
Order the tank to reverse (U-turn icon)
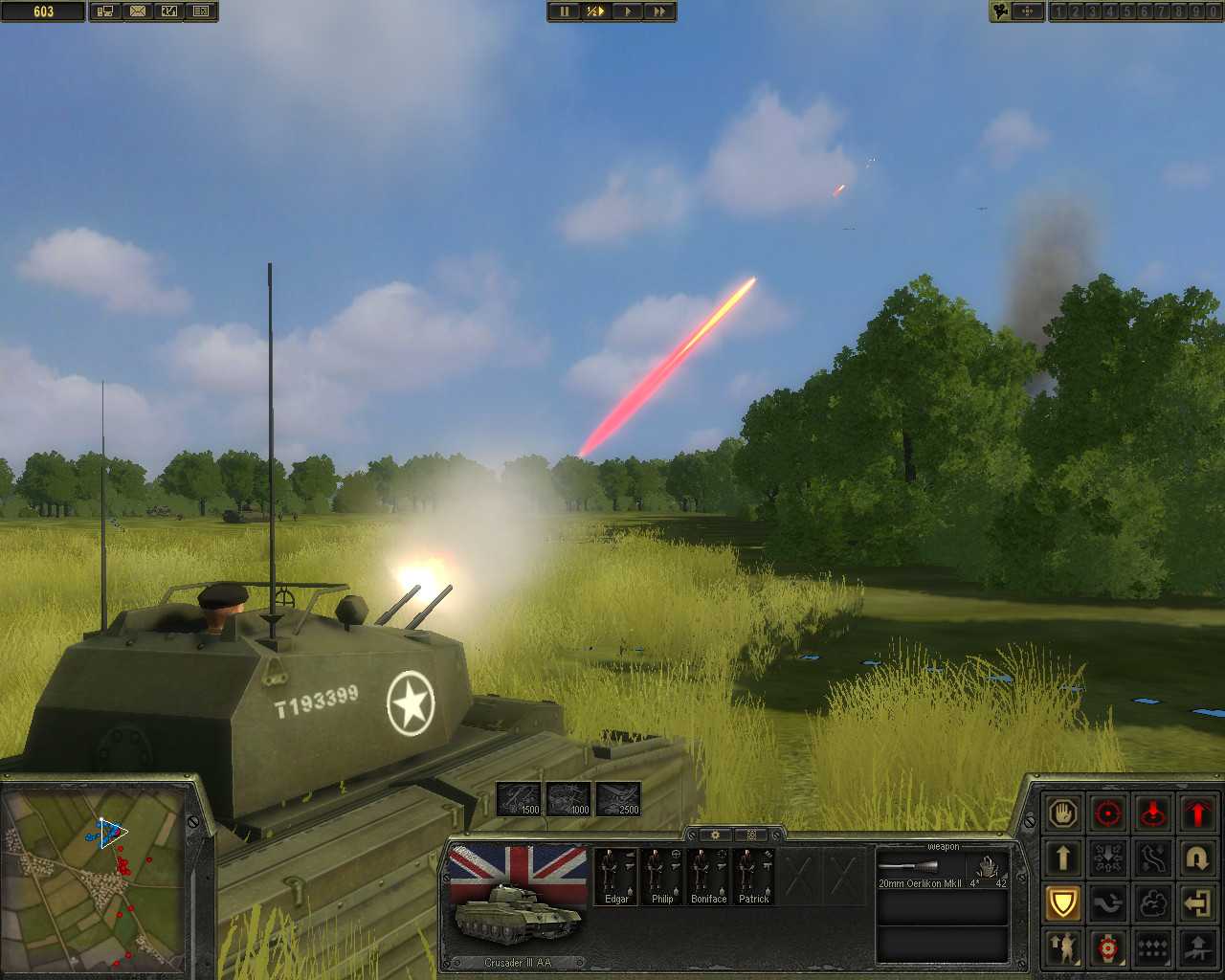[x=1198, y=858]
